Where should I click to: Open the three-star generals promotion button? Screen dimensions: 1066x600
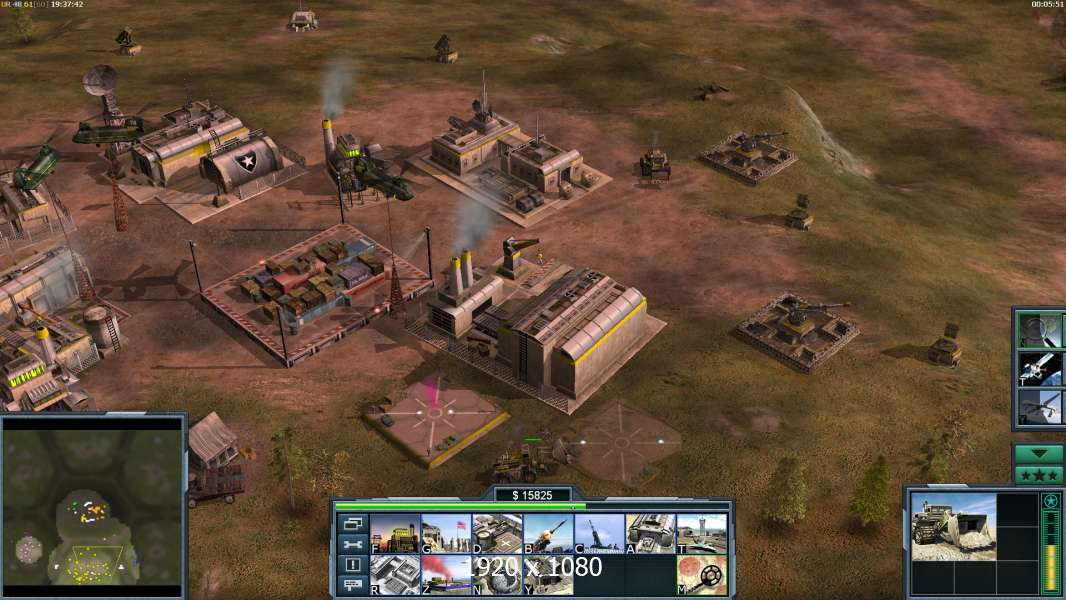tap(1039, 474)
